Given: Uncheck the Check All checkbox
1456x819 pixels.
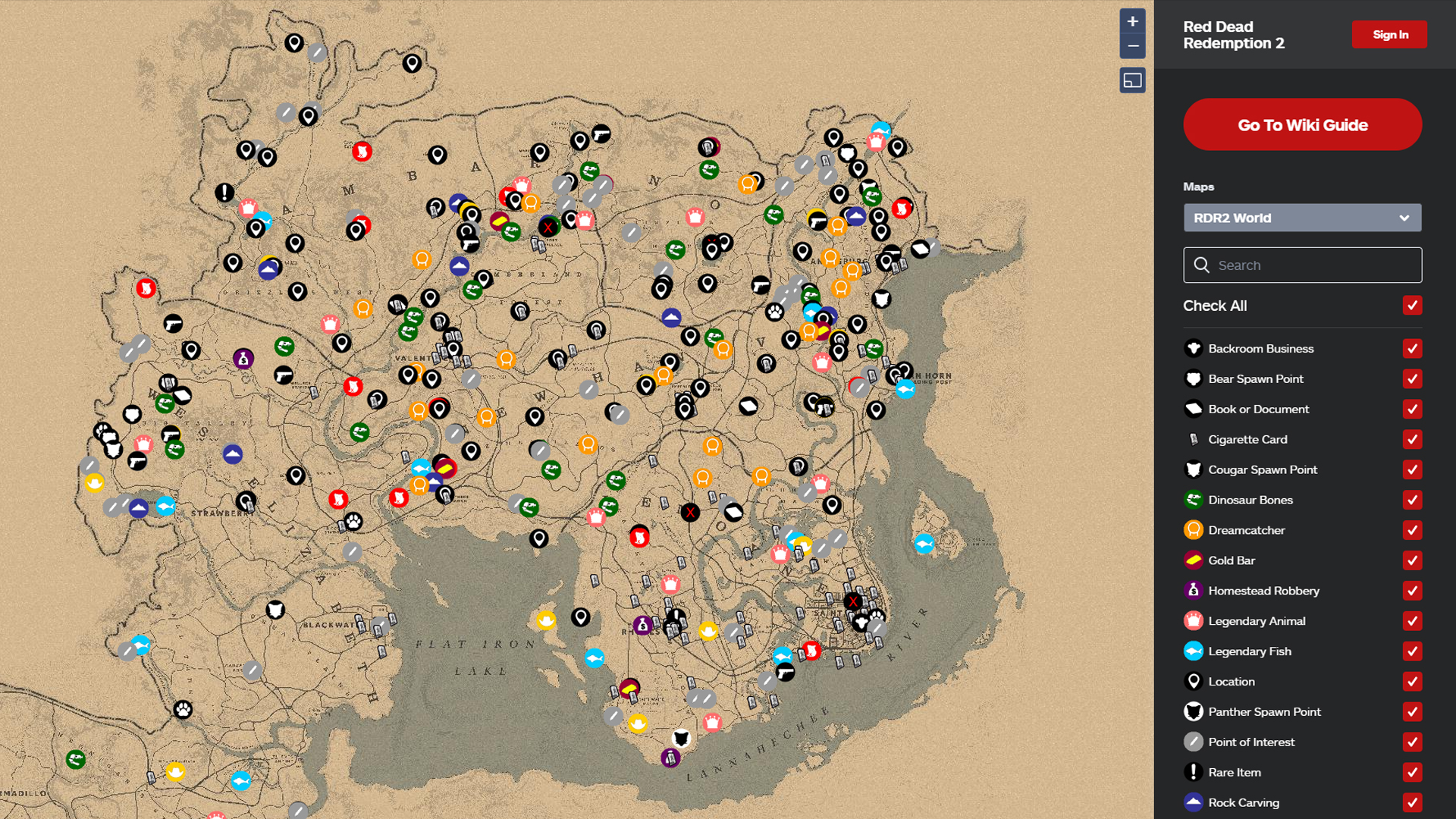Looking at the screenshot, I should (1411, 306).
